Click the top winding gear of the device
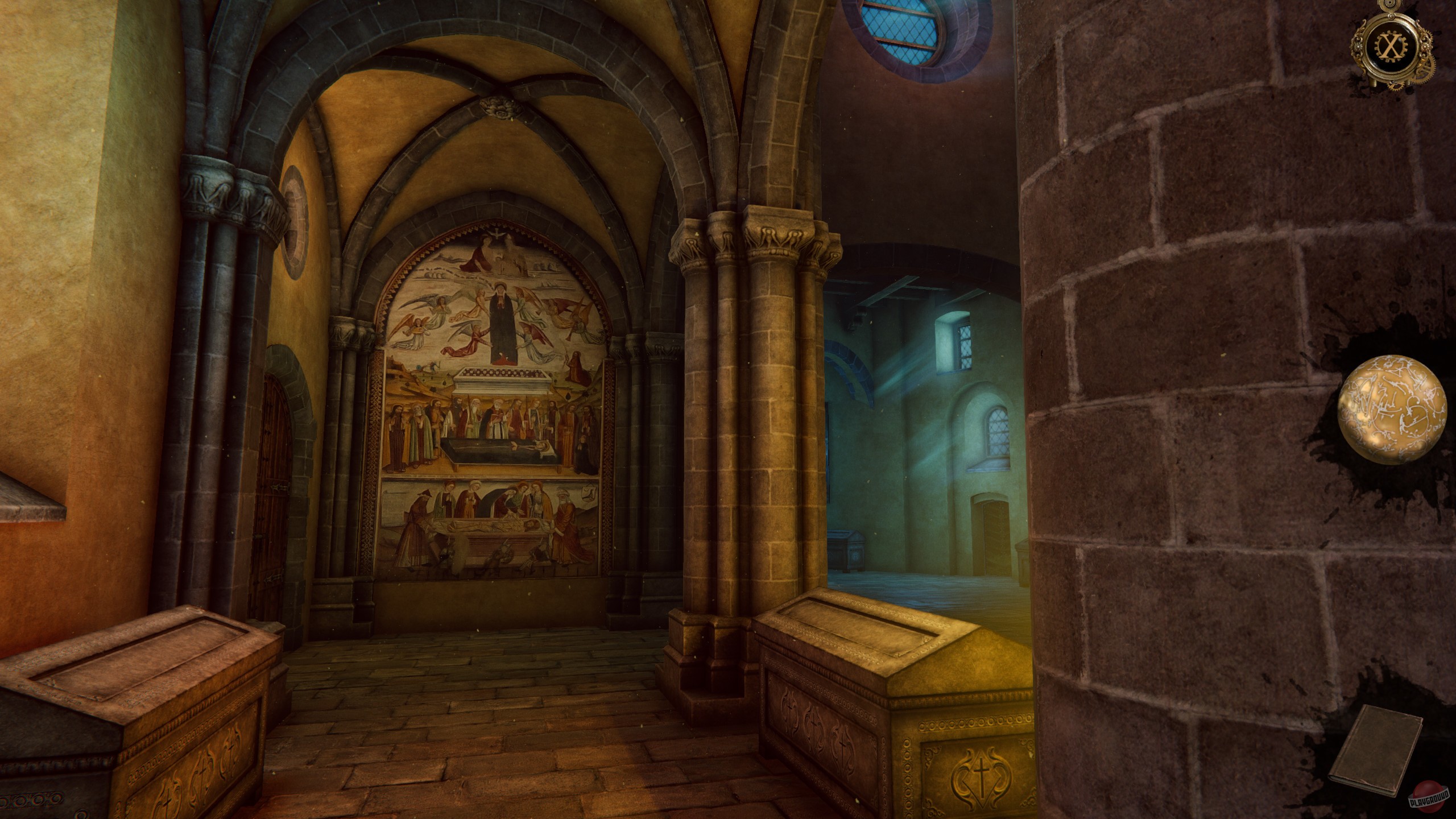 [x=1390, y=5]
